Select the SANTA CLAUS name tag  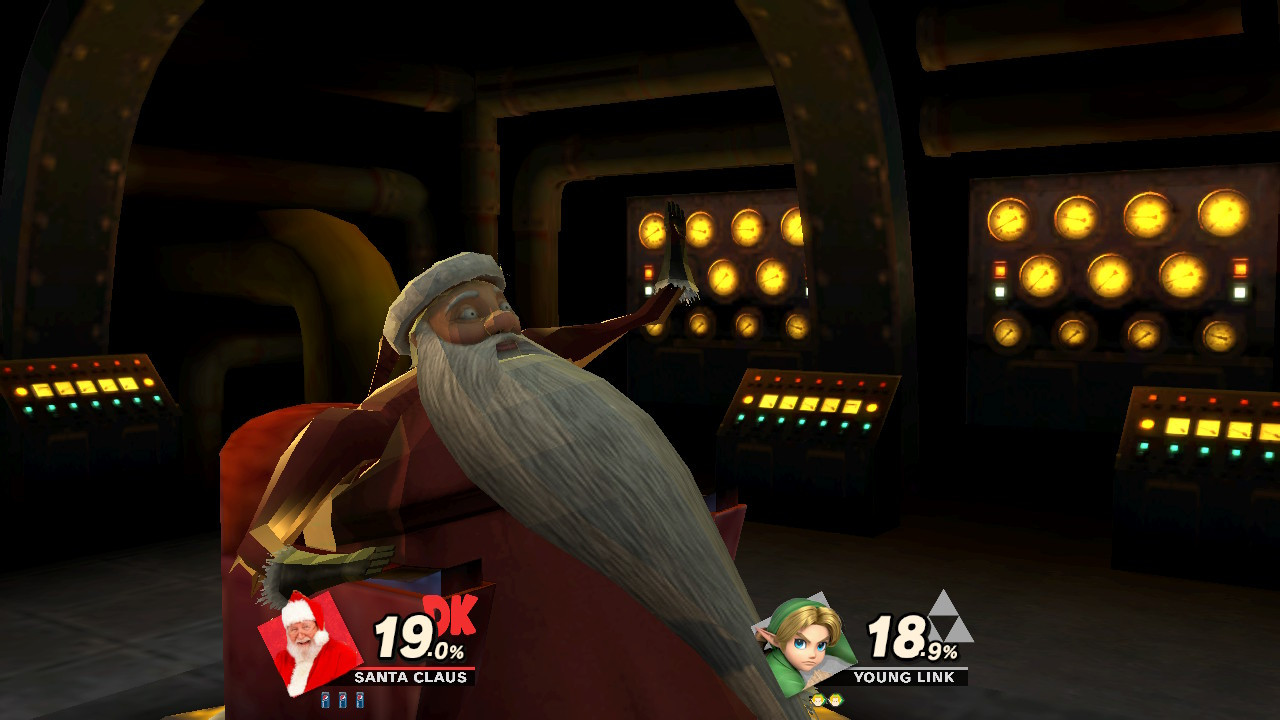(411, 678)
